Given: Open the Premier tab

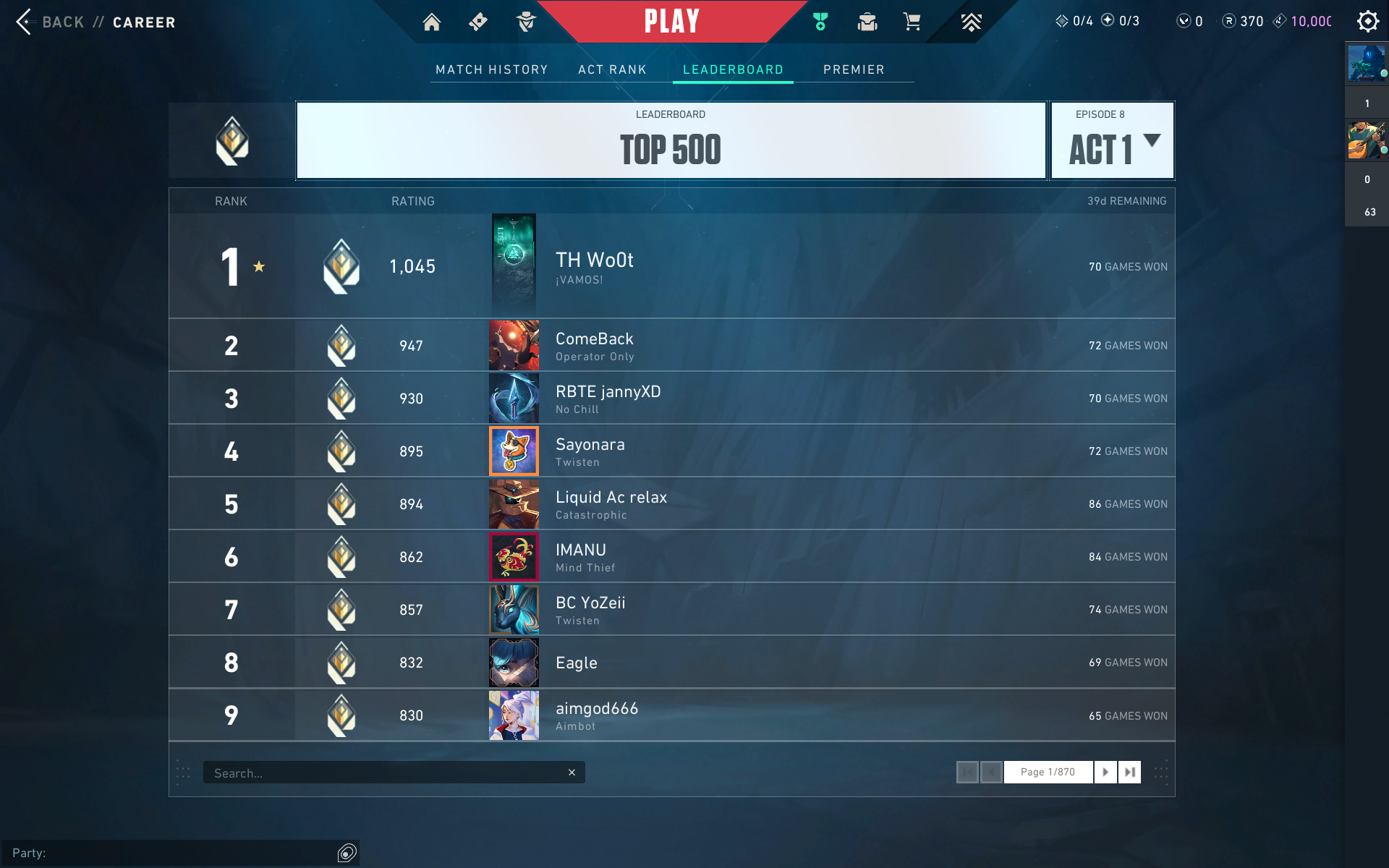Looking at the screenshot, I should [x=854, y=69].
